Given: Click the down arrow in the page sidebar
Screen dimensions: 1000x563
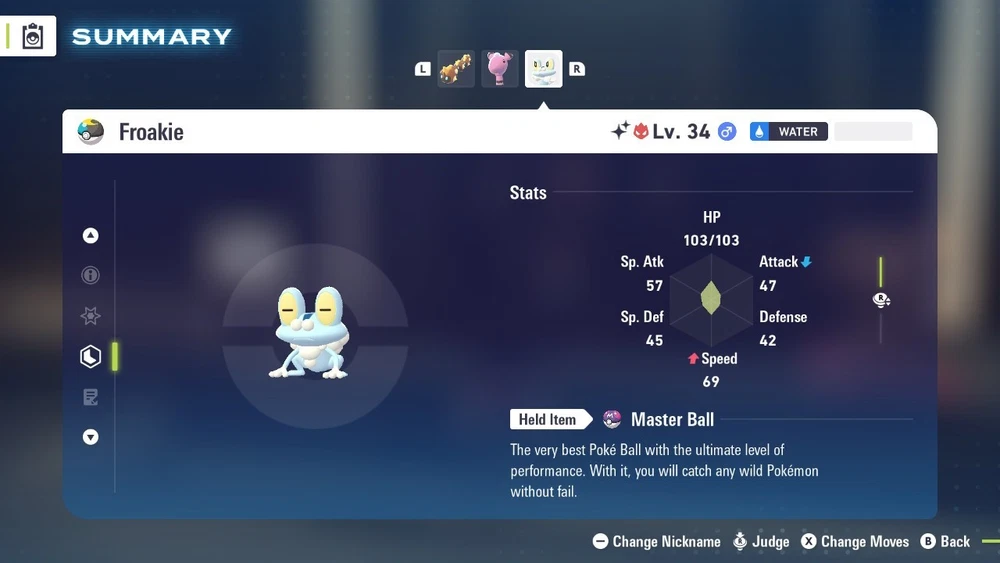Looking at the screenshot, I should point(91,437).
